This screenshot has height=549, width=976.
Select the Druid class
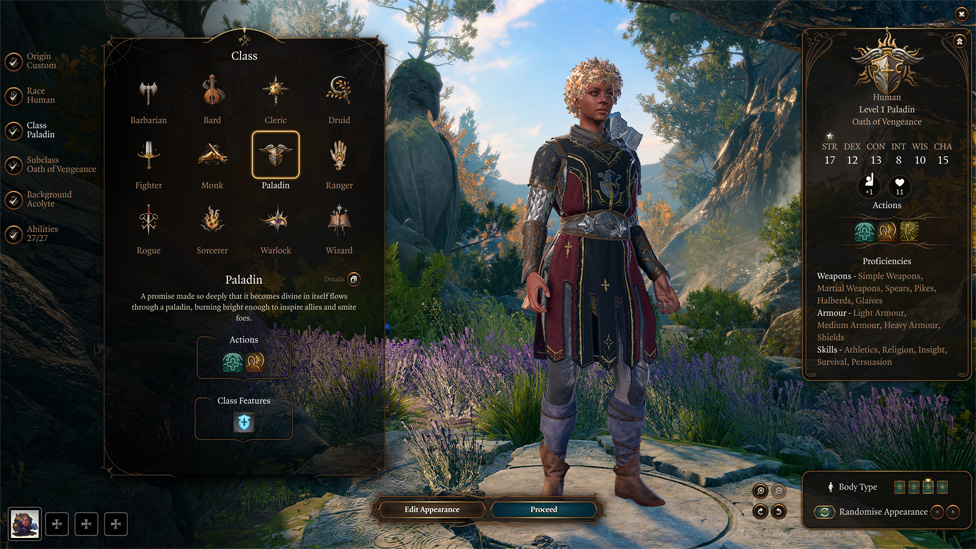point(339,93)
